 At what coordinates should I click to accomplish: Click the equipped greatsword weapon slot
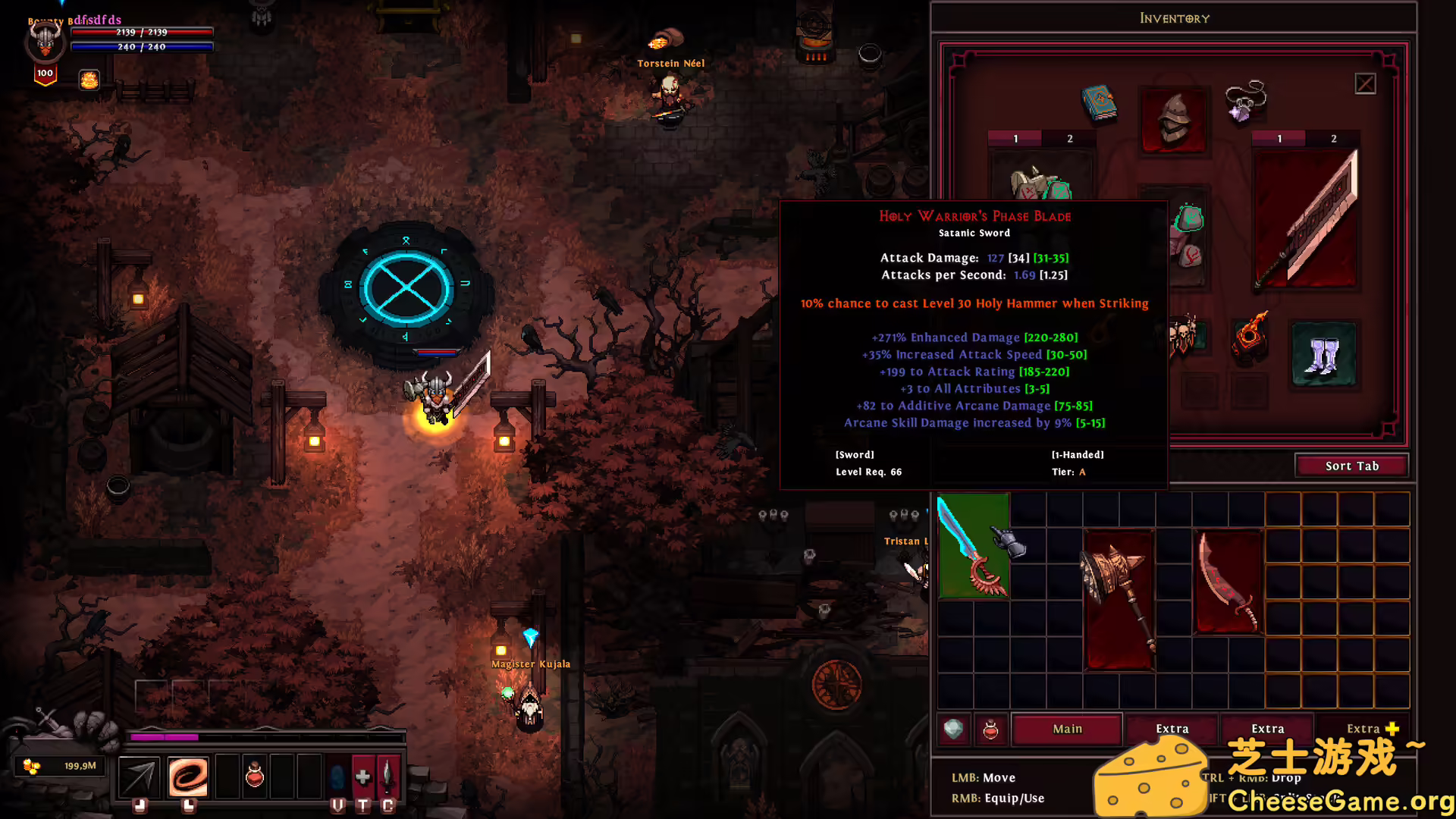[1305, 220]
